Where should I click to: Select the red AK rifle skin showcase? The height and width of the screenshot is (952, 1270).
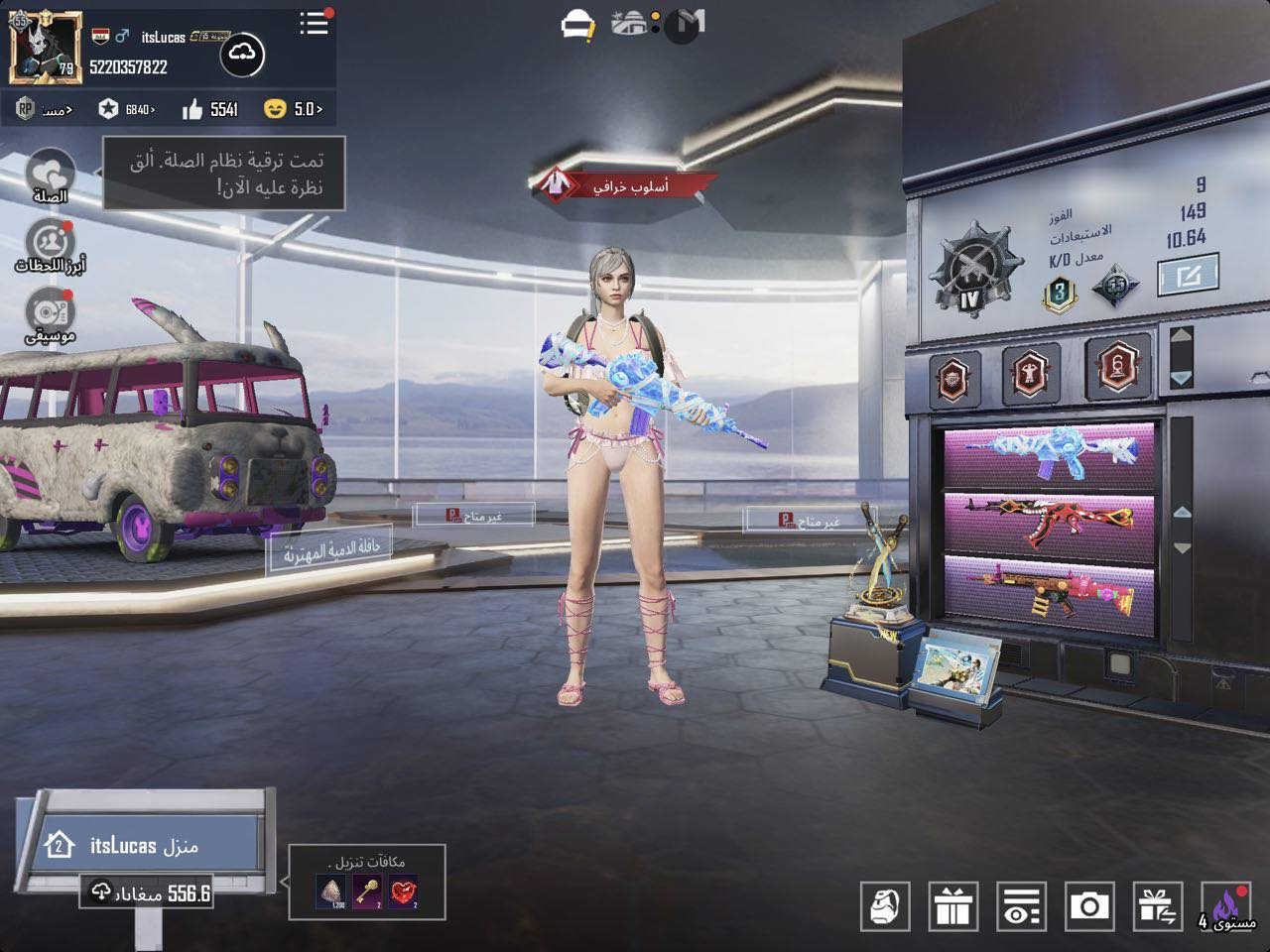[x=1050, y=523]
